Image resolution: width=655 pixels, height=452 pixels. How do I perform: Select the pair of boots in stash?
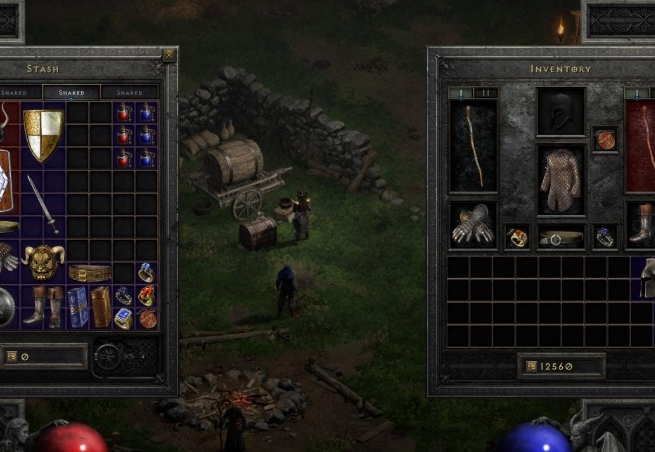[43, 306]
